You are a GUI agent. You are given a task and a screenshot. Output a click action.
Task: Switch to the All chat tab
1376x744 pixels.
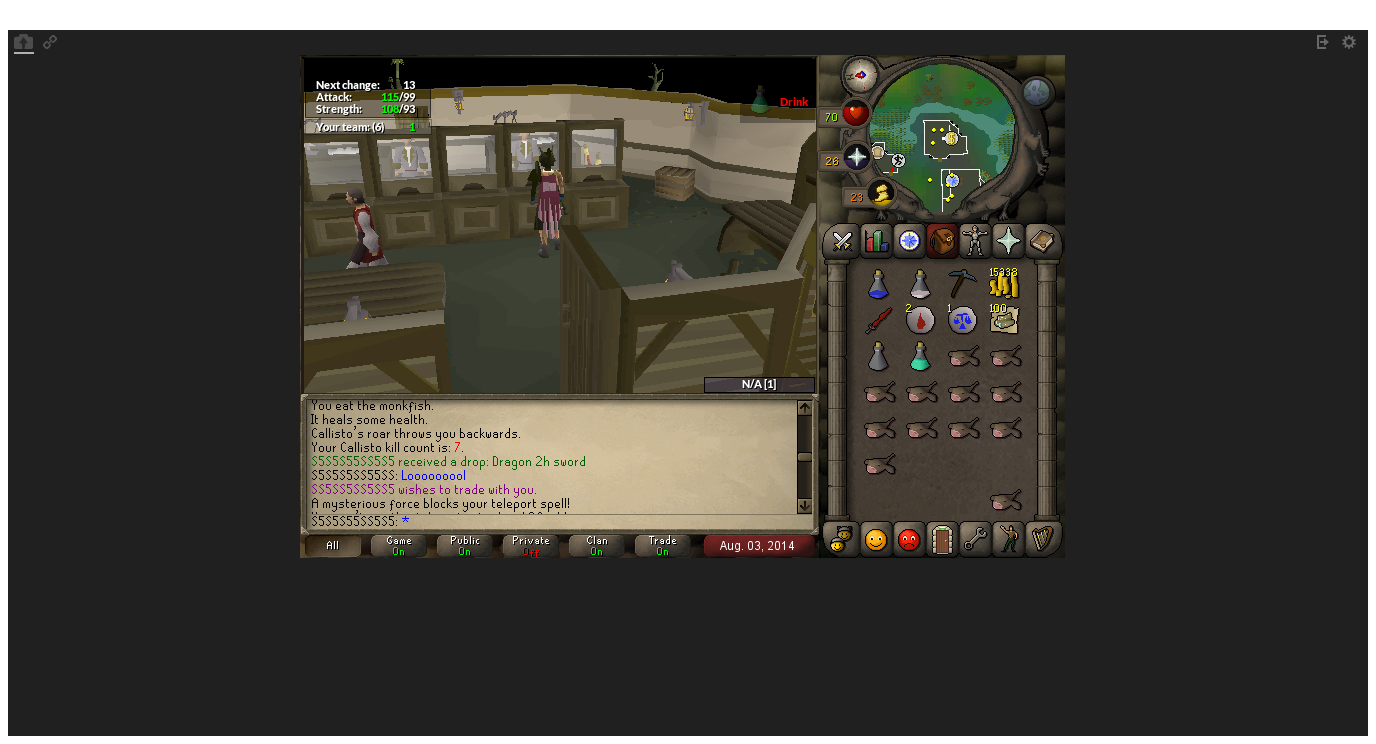pyautogui.click(x=332, y=544)
